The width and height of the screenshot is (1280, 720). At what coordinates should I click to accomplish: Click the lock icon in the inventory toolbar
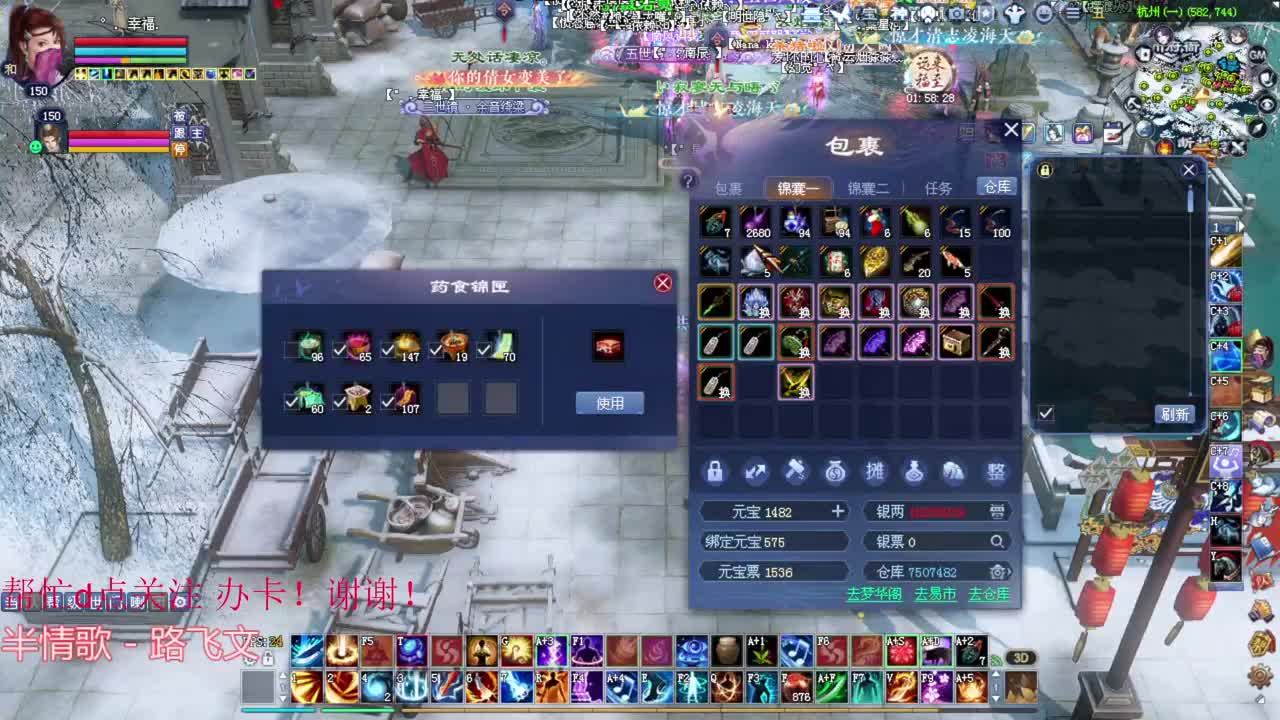[x=715, y=472]
